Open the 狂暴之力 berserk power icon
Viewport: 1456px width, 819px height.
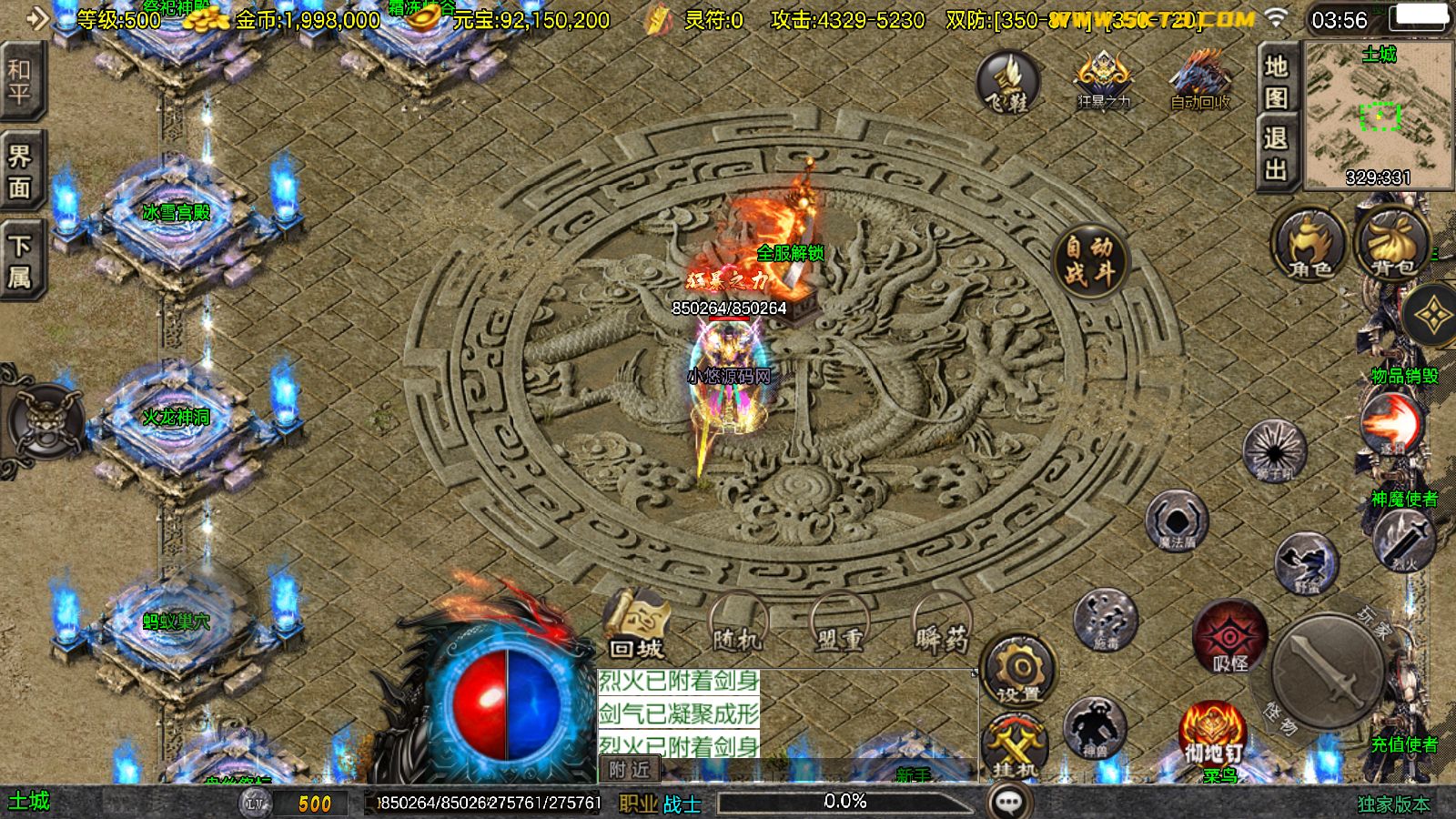tap(1104, 77)
